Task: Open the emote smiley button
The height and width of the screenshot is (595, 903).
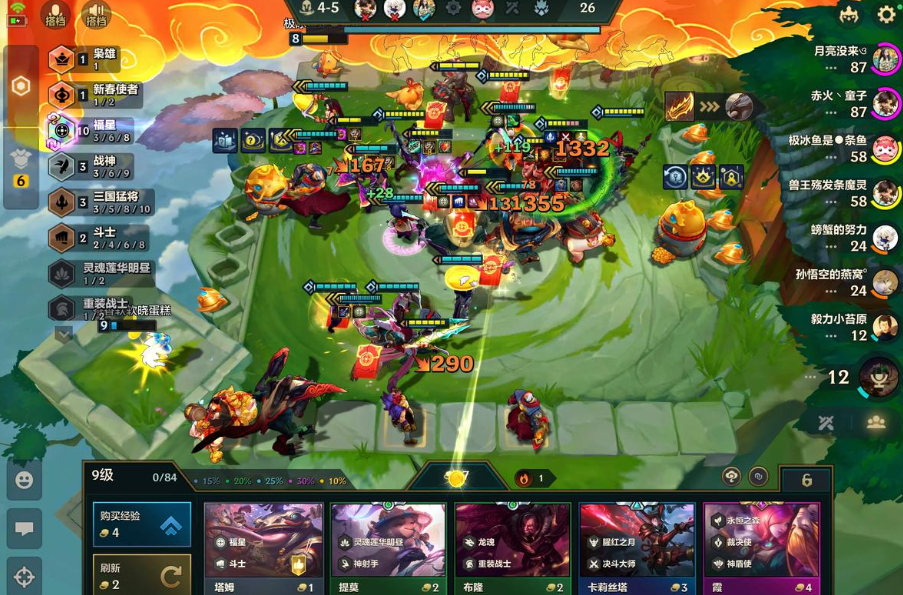Action: point(24,480)
